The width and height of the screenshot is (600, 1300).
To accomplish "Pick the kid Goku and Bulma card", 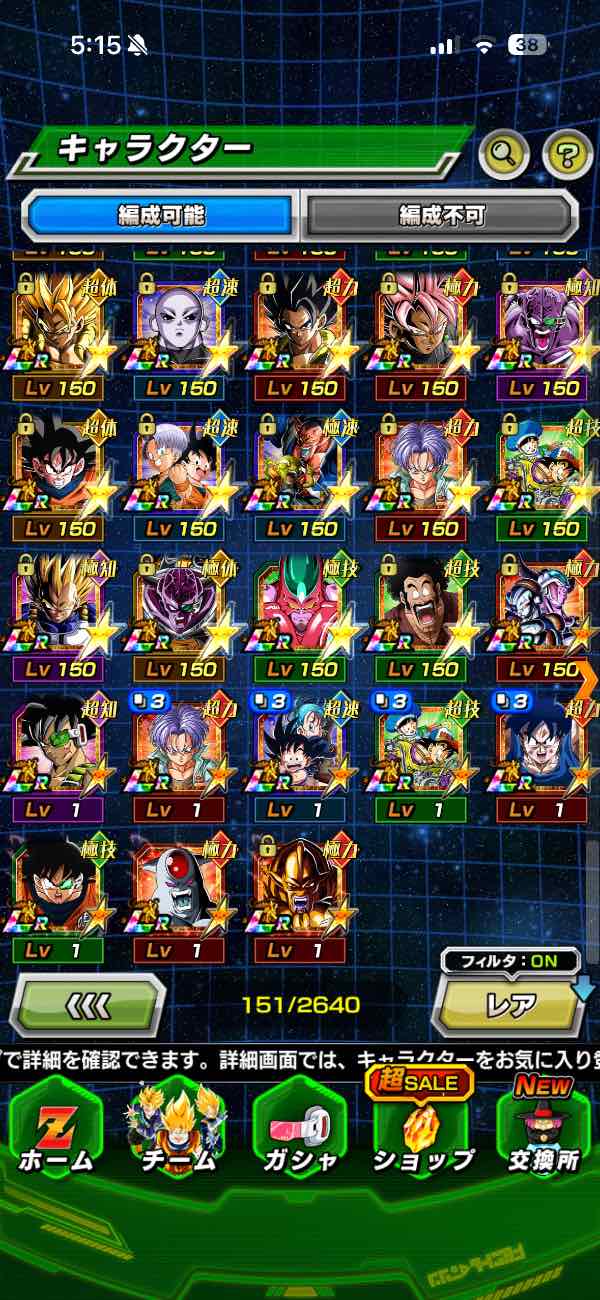I will coord(301,756).
